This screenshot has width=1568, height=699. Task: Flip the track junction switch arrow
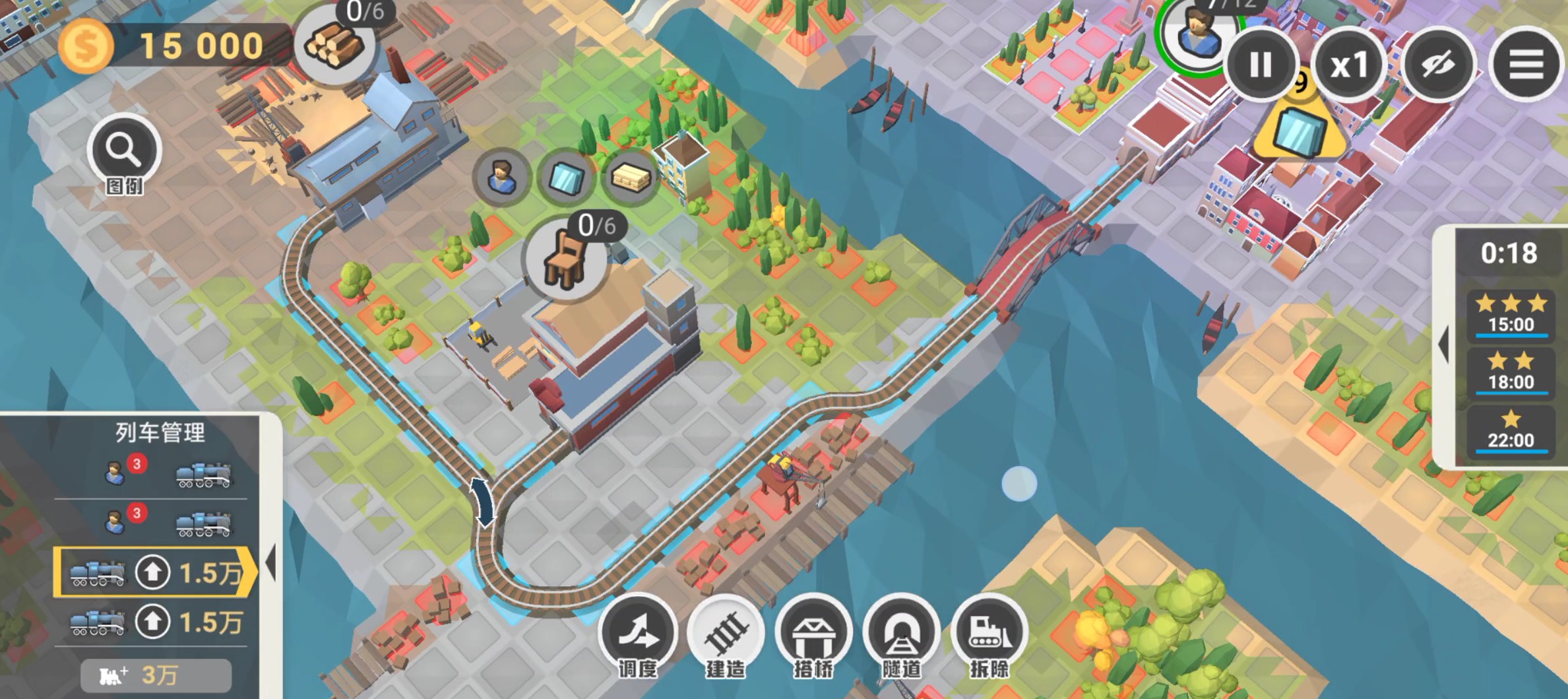click(x=482, y=502)
